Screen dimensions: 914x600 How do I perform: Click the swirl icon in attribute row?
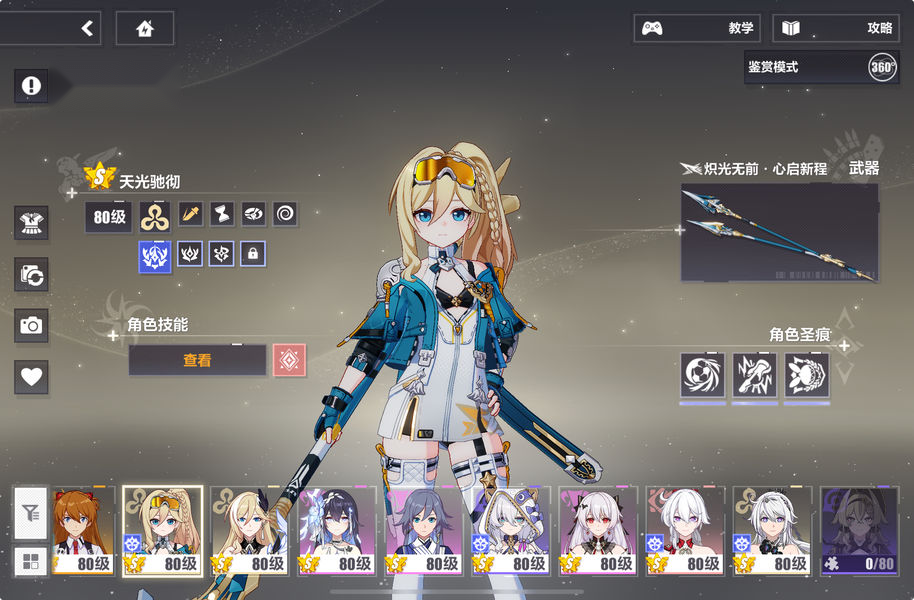[285, 213]
